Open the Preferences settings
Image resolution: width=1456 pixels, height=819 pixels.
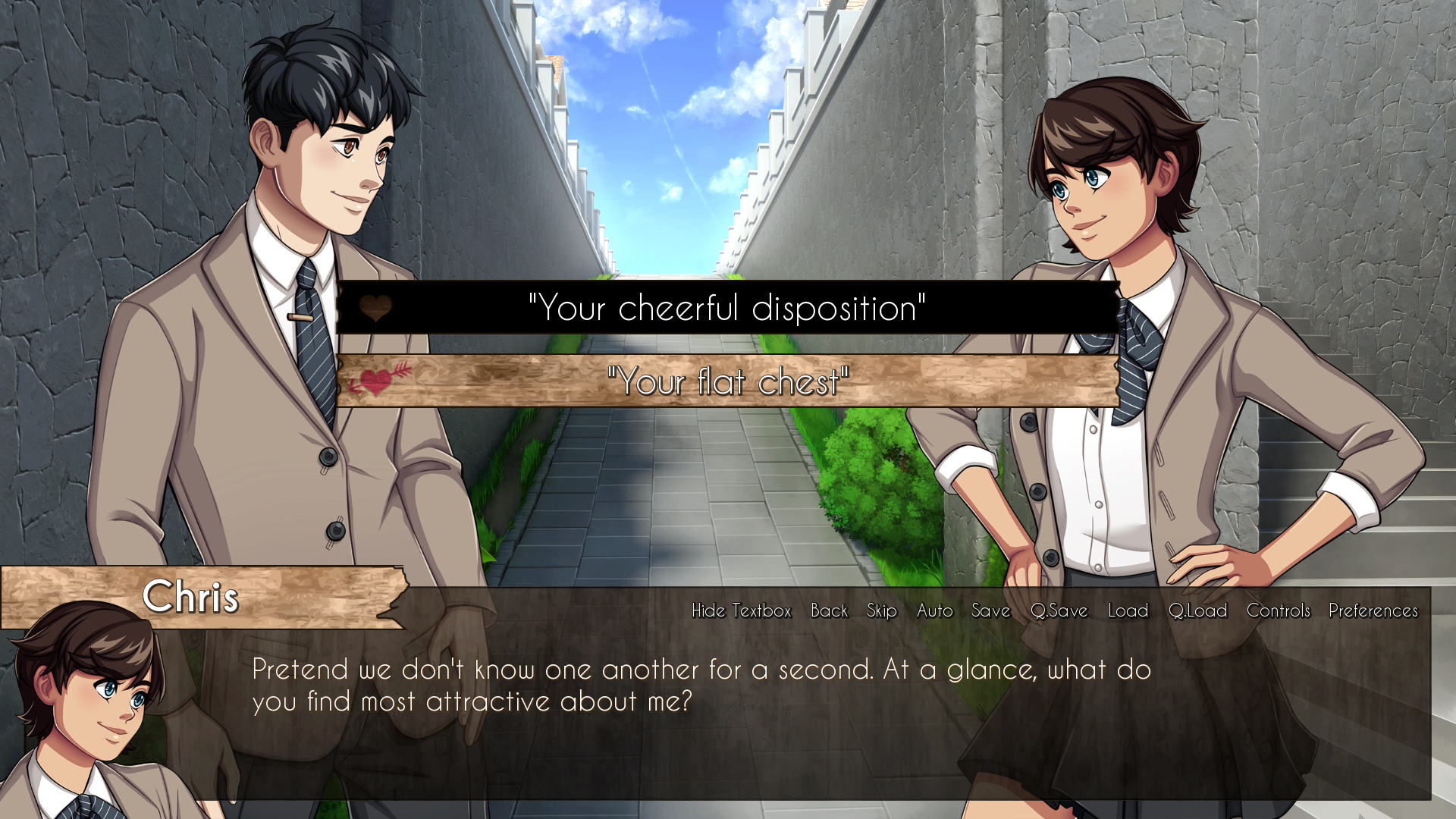(1373, 610)
